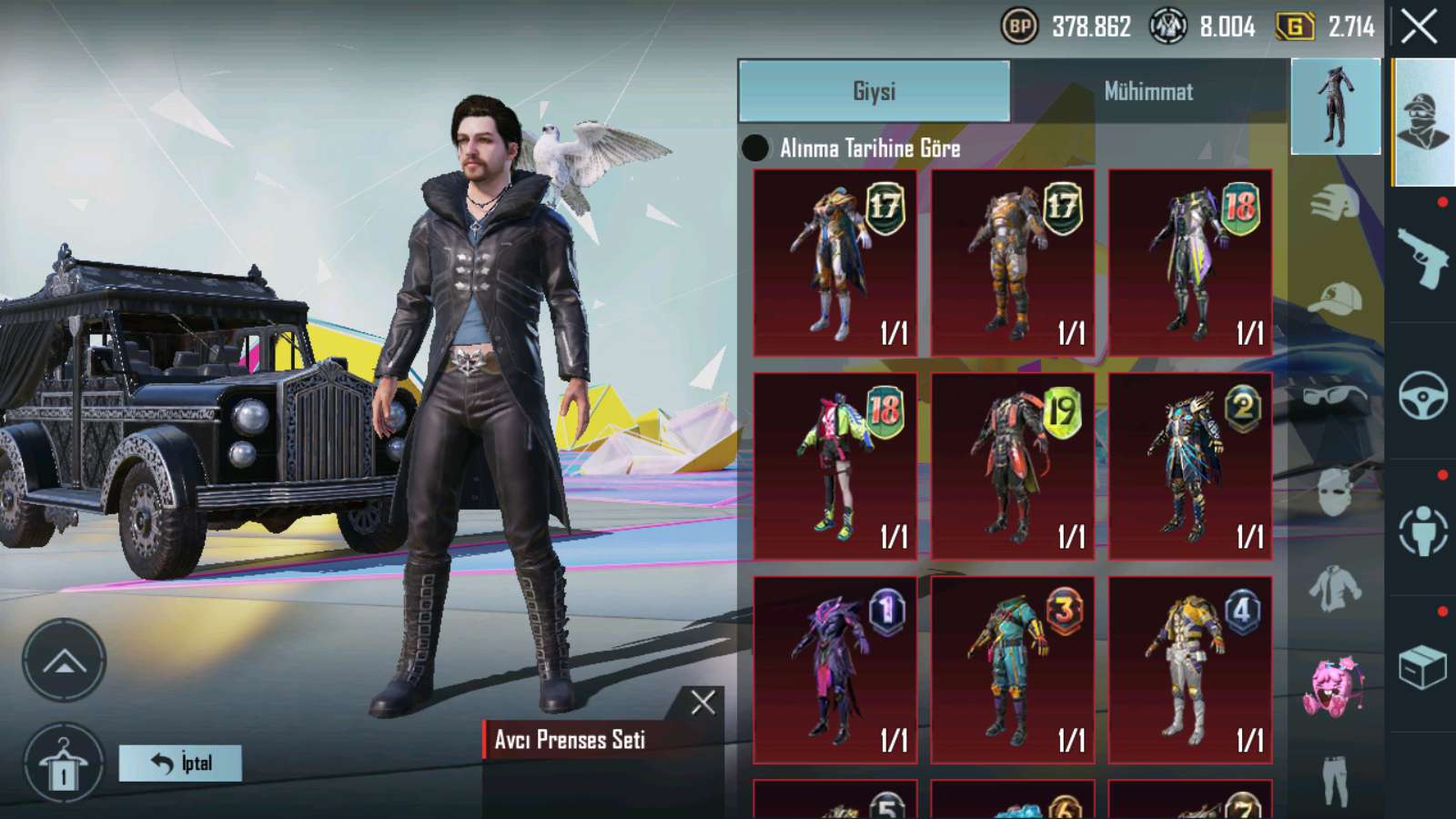Pick the teal outfit with badge 3

tap(1012, 670)
